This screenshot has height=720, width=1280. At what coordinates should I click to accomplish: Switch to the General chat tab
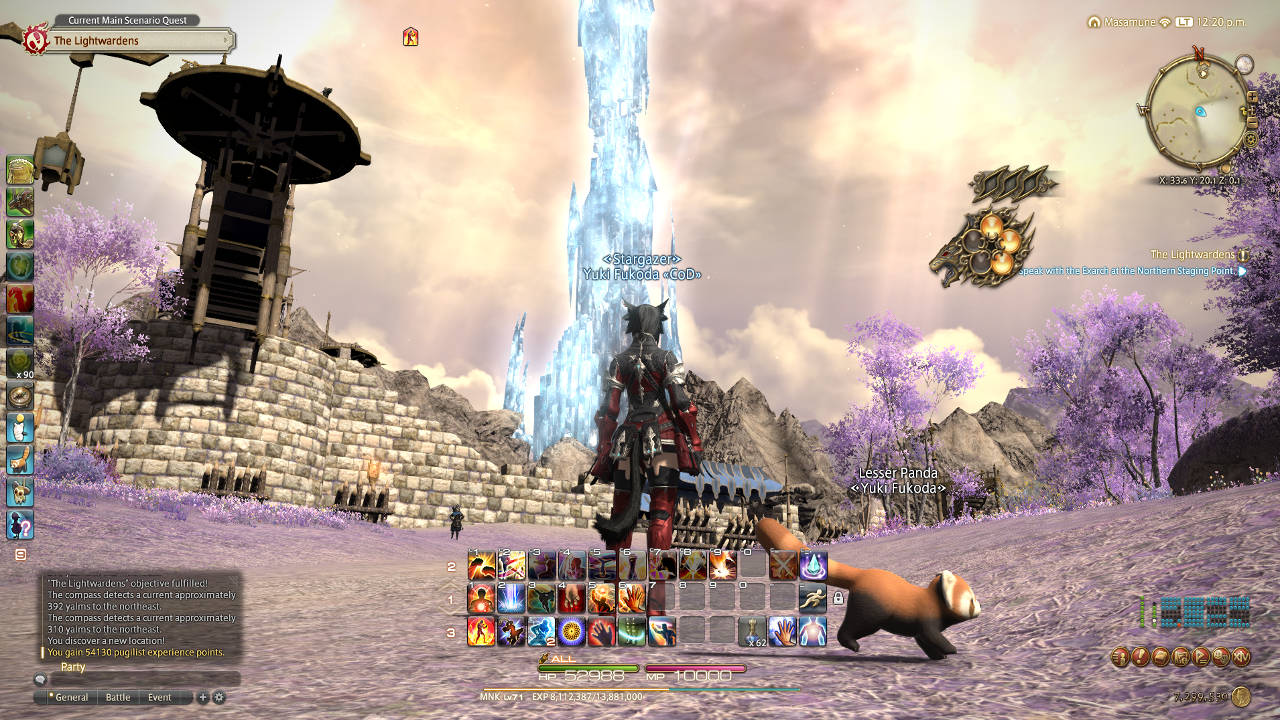point(71,697)
